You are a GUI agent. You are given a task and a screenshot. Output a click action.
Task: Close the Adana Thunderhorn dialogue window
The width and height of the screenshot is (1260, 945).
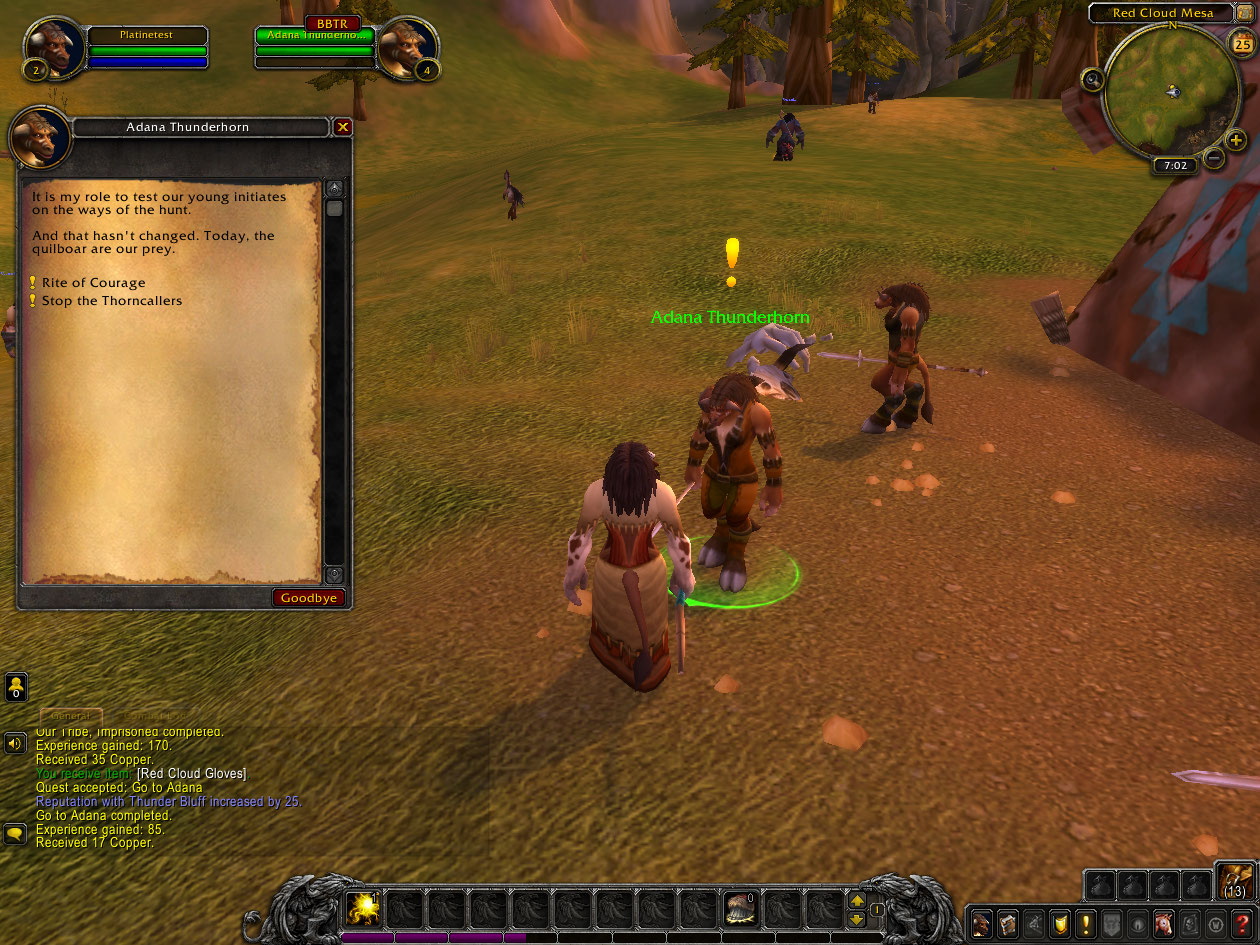pos(343,127)
